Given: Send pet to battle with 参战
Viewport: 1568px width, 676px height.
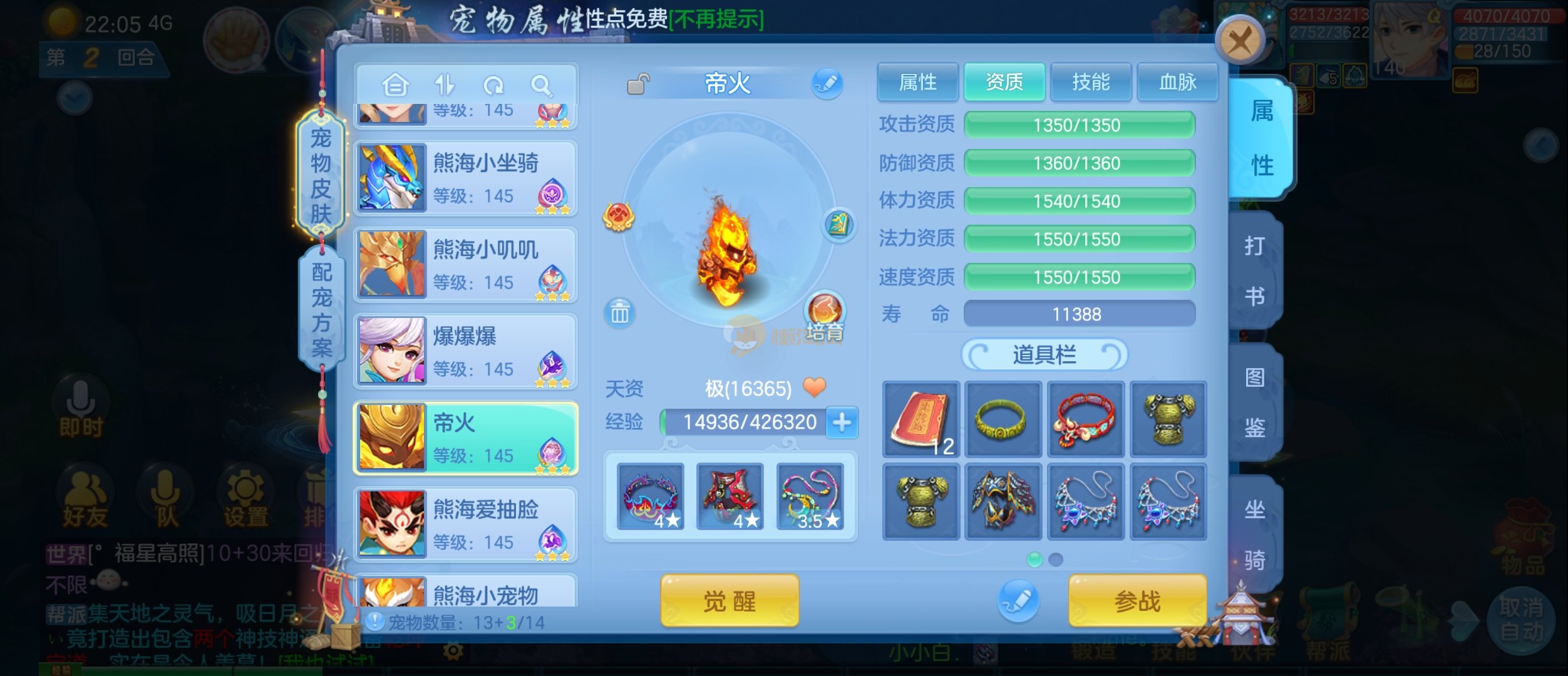Looking at the screenshot, I should (1137, 601).
